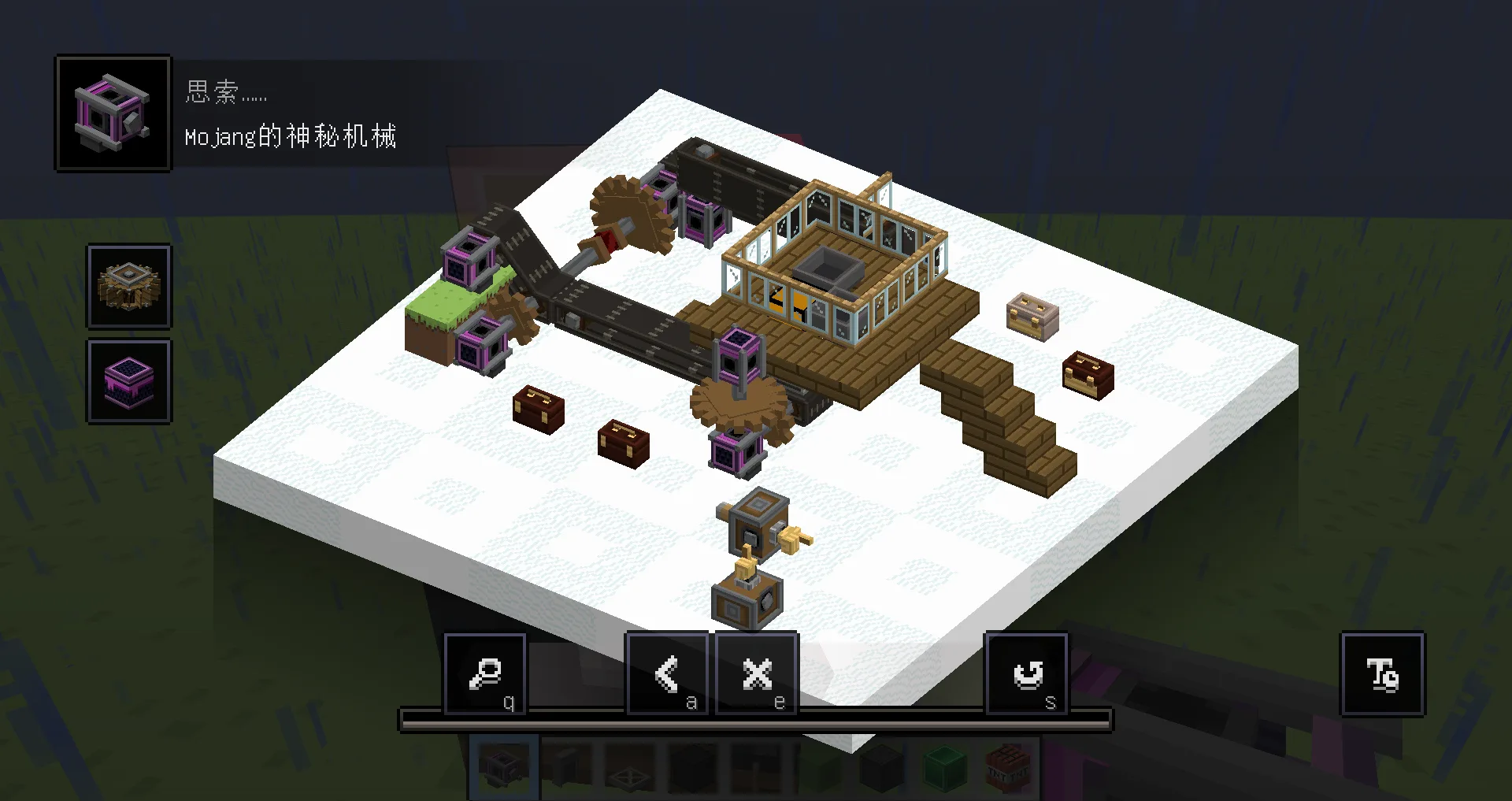This screenshot has height=801, width=1512.
Task: Click the left arrow to go to previous scene
Action: 669,674
